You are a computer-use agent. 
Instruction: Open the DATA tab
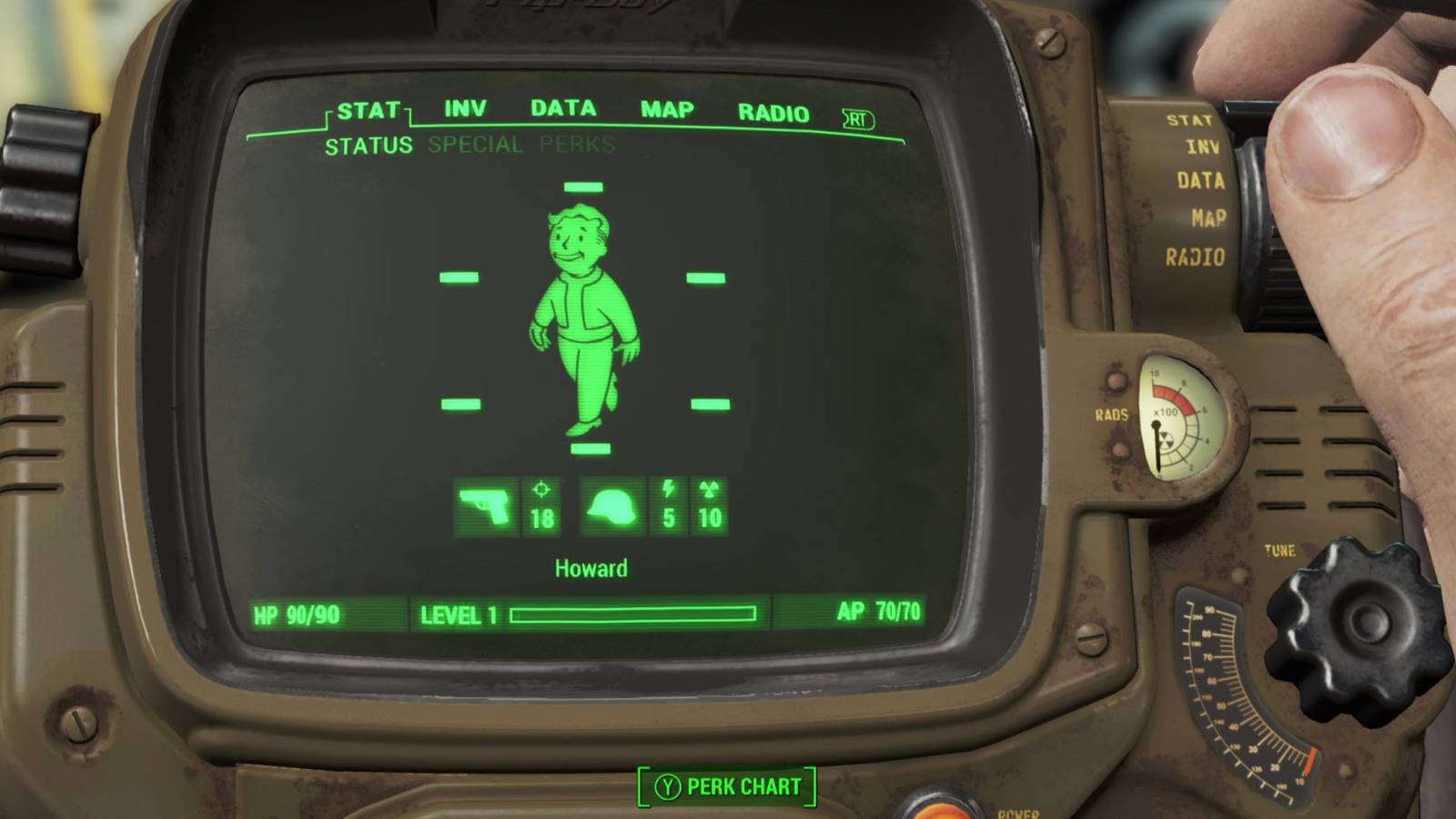click(561, 109)
